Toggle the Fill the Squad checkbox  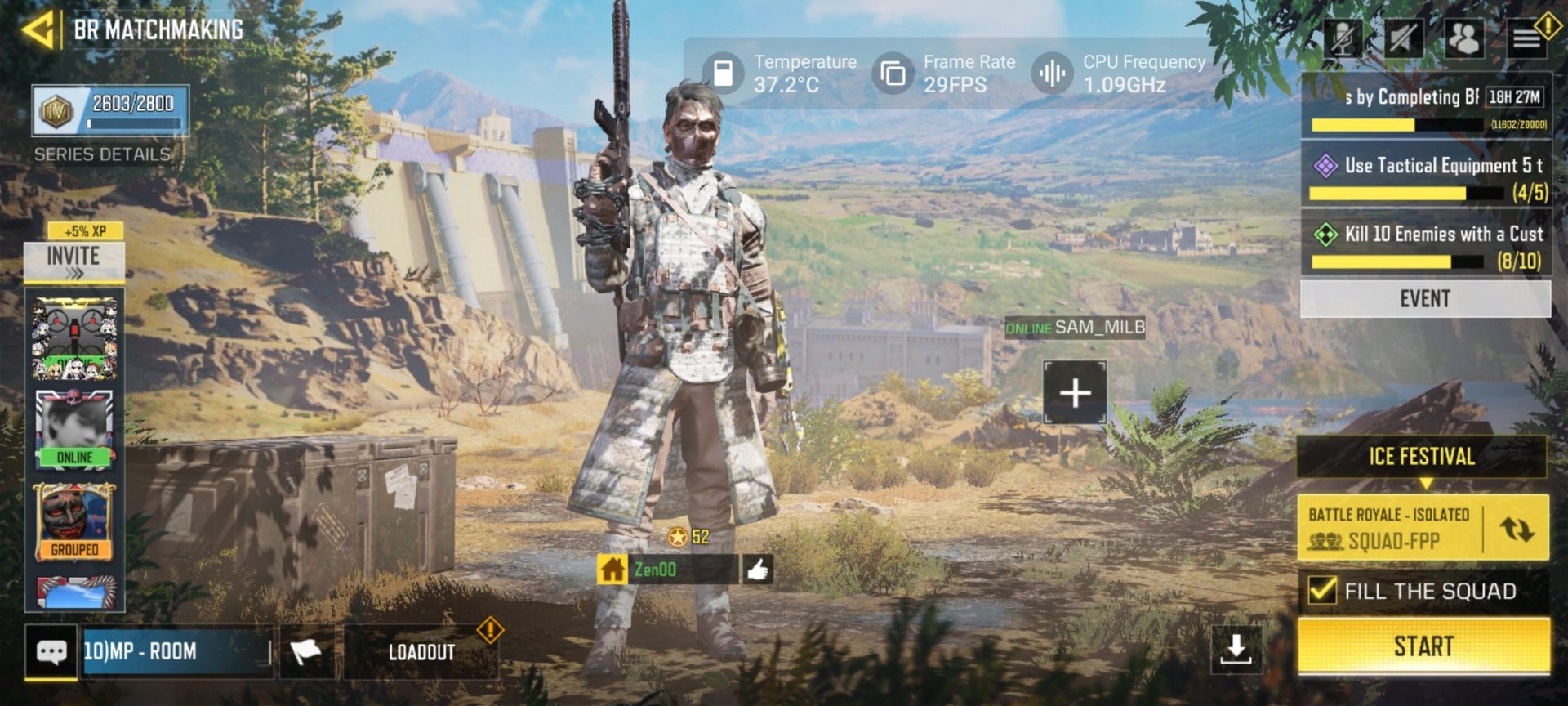coord(1322,590)
